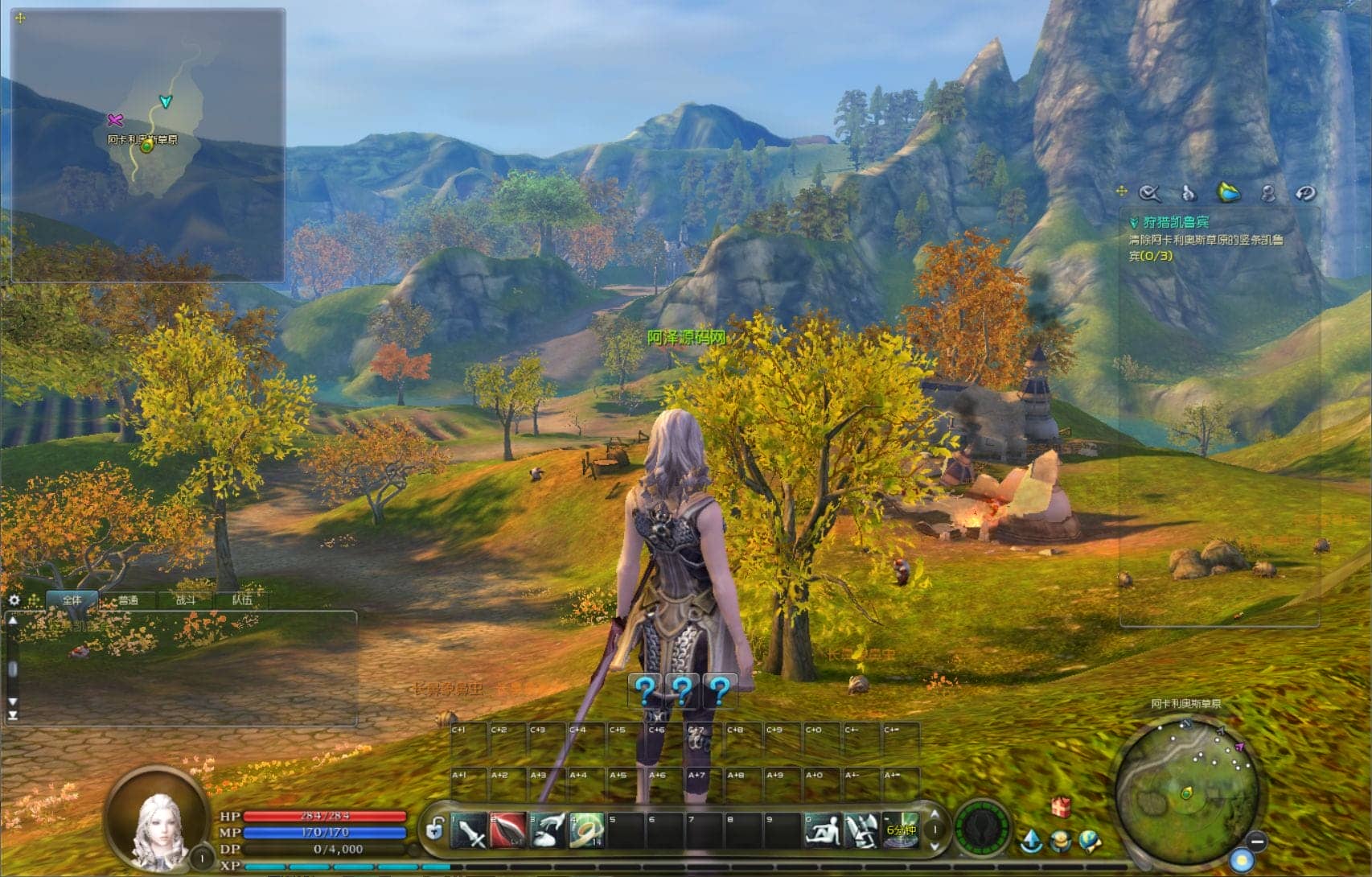The width and height of the screenshot is (1372, 877).
Task: Click the magnifier checkmark tracker icon
Action: point(1150,193)
